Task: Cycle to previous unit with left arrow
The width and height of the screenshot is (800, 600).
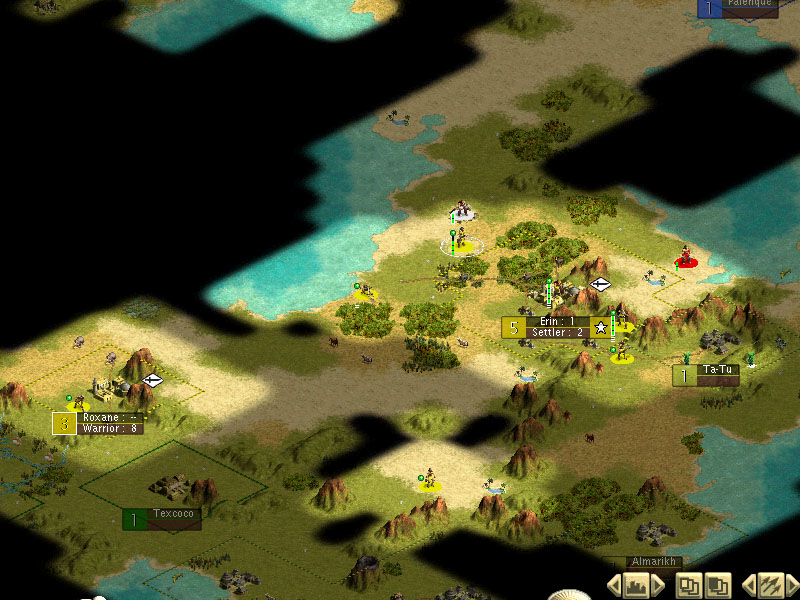Action: click(x=747, y=585)
